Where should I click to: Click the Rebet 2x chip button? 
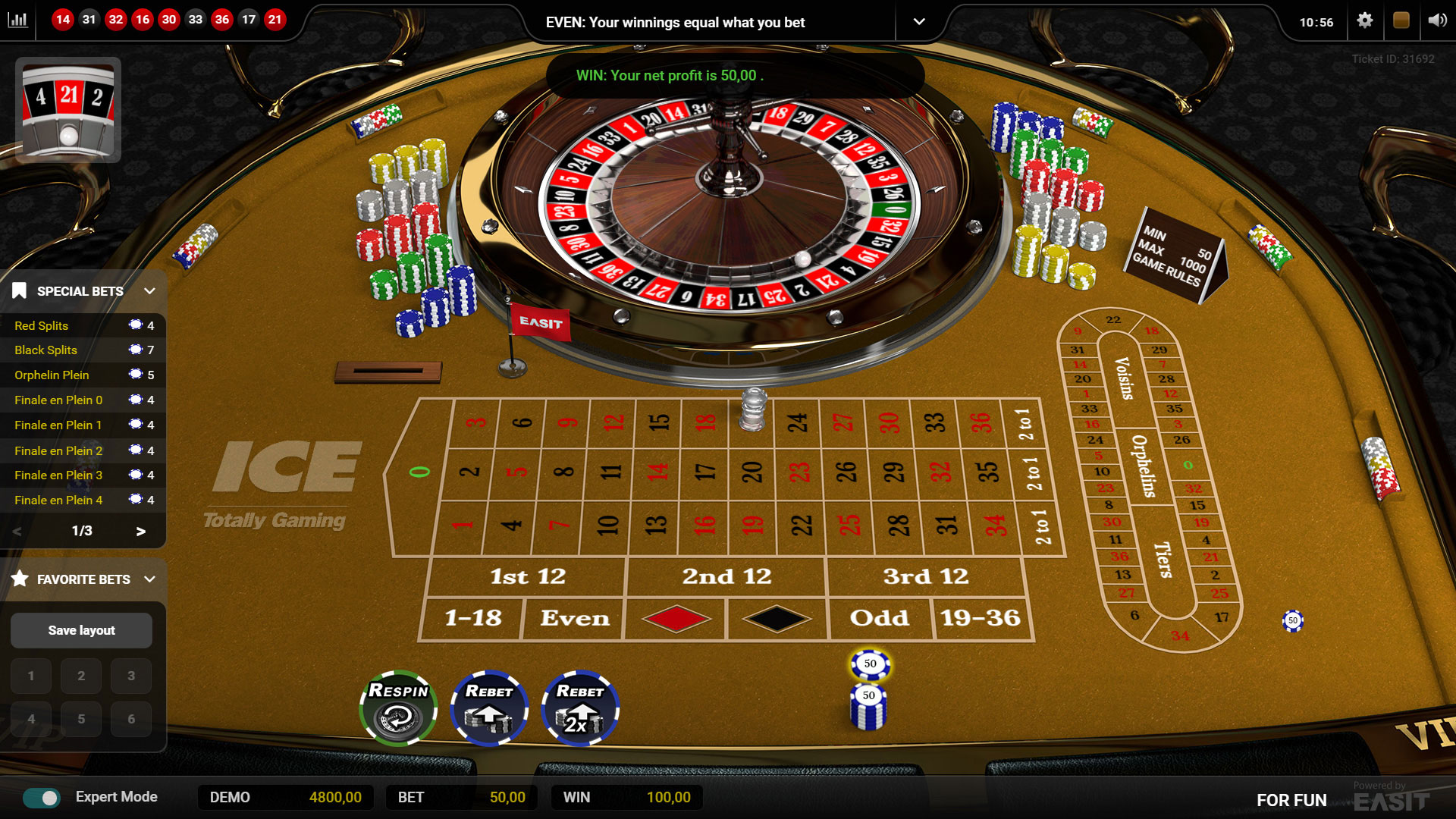(579, 707)
